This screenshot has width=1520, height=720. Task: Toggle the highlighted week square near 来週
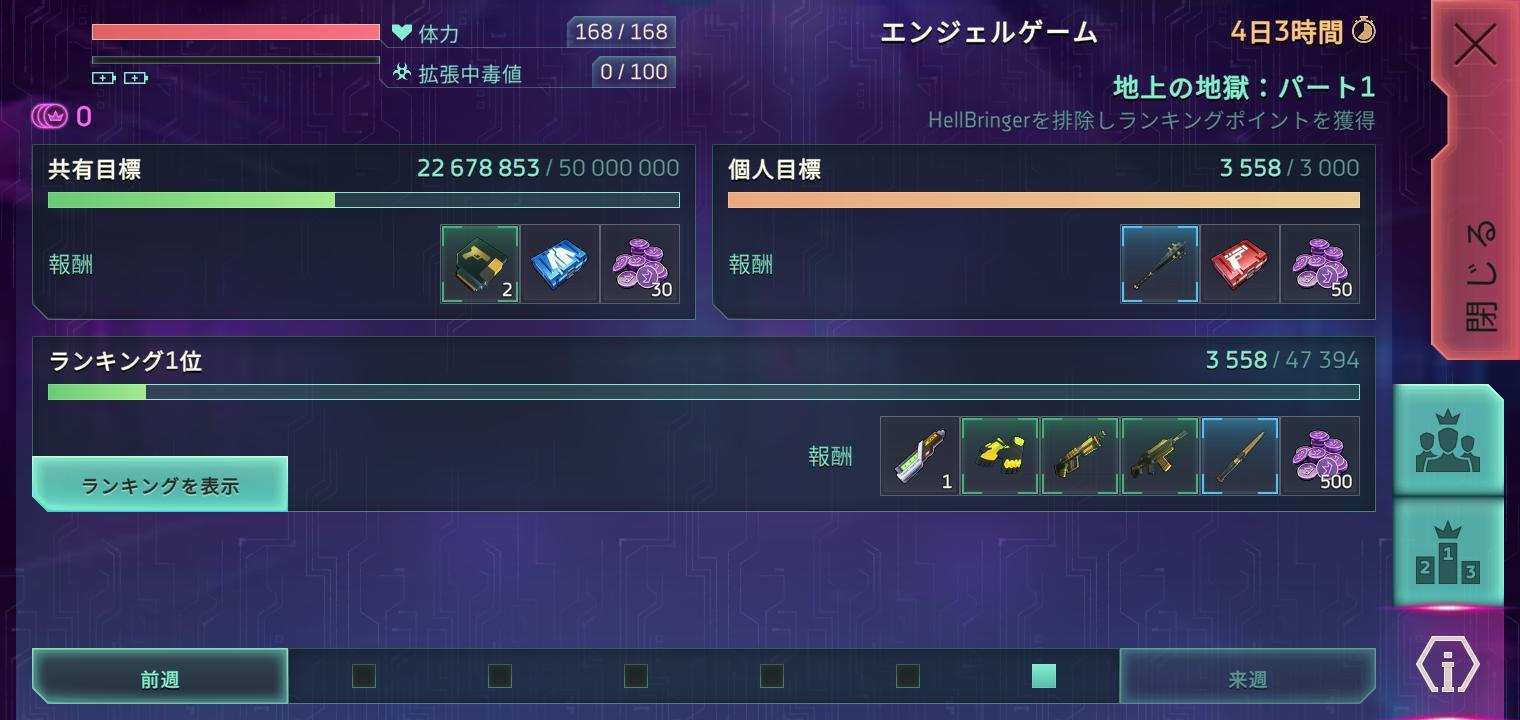click(x=1043, y=676)
